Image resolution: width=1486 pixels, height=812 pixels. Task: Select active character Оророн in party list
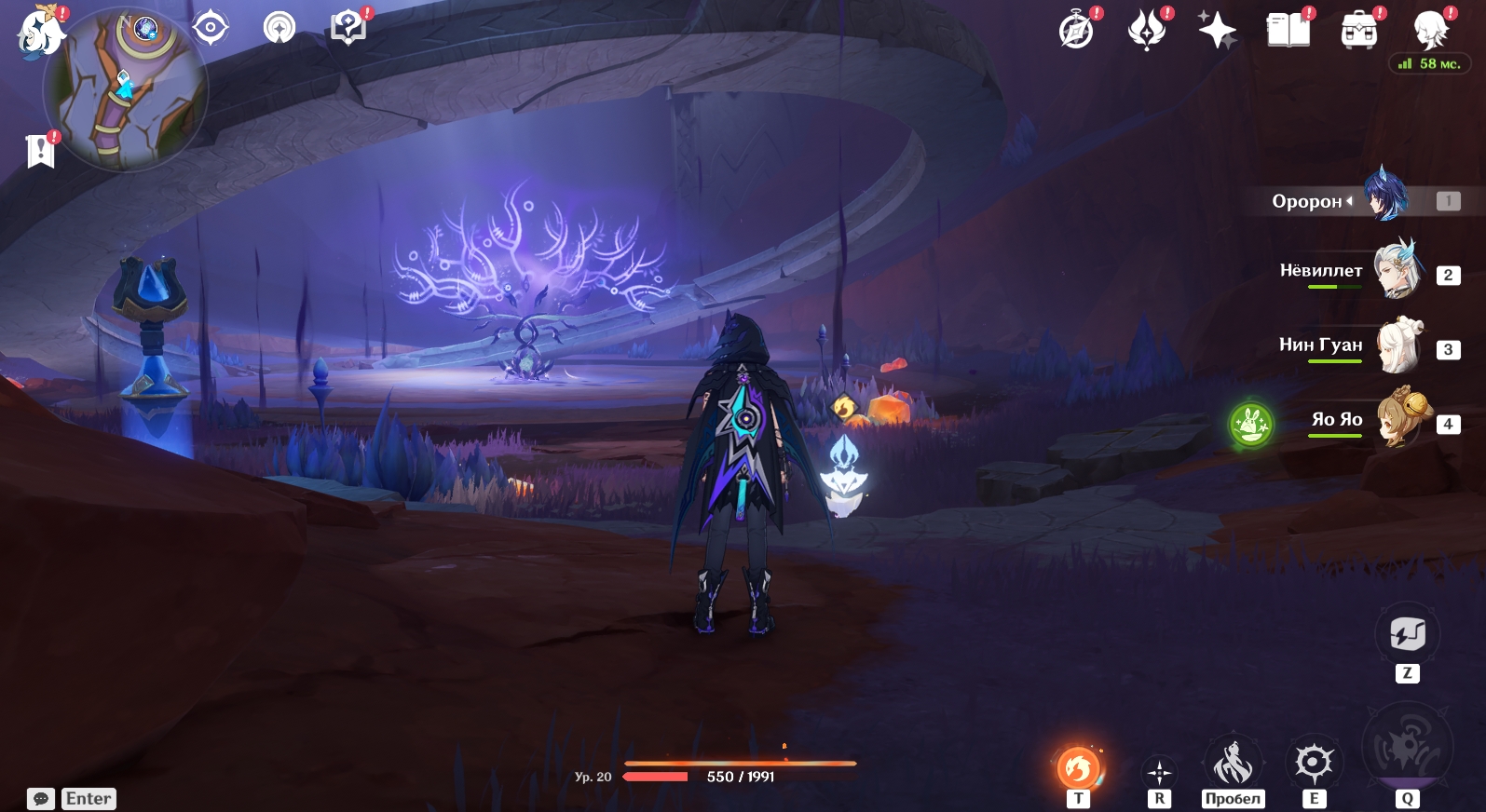point(1385,197)
